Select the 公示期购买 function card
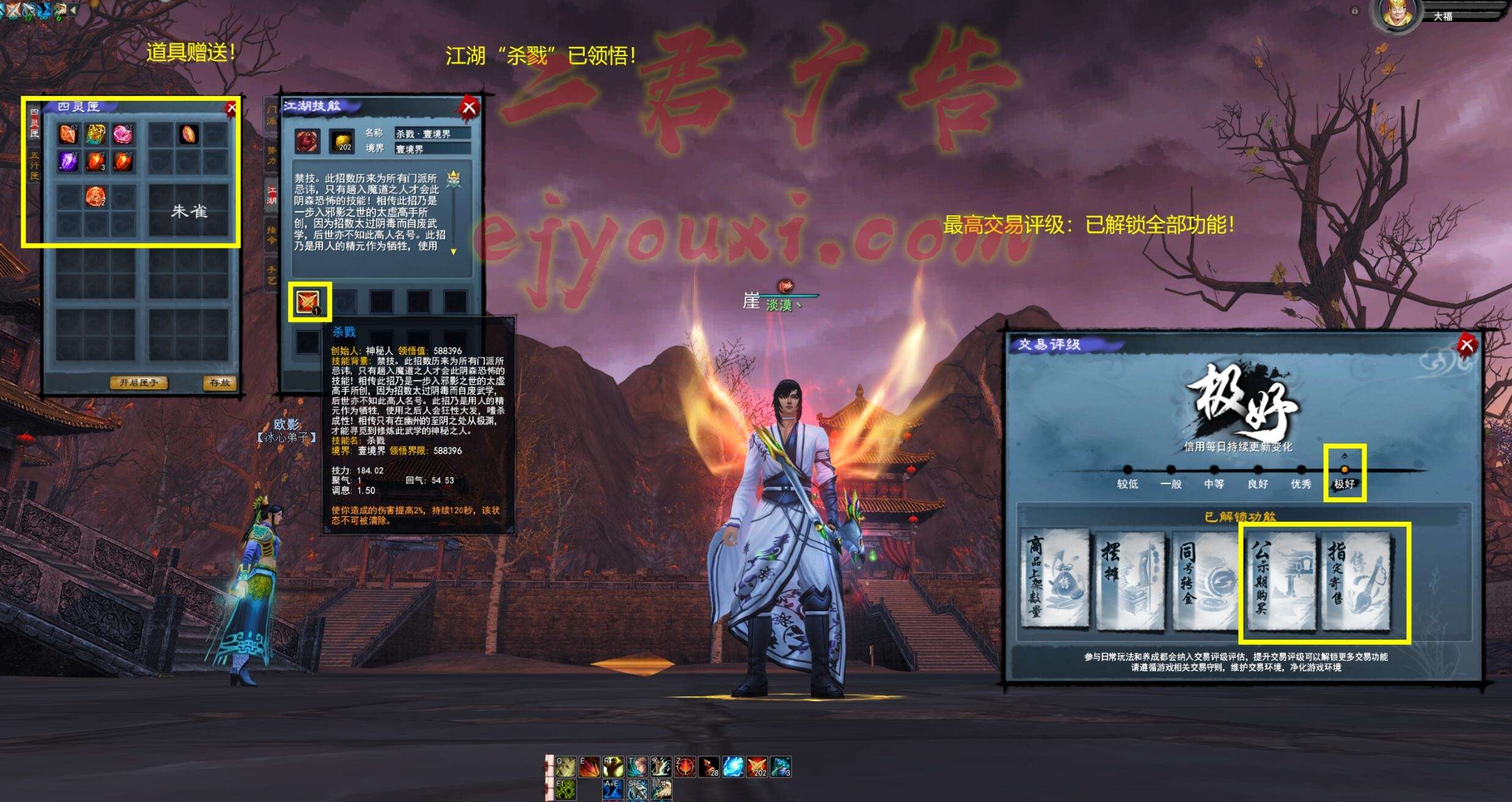Screen dimensions: 1512x802 pyautogui.click(x=1280, y=578)
